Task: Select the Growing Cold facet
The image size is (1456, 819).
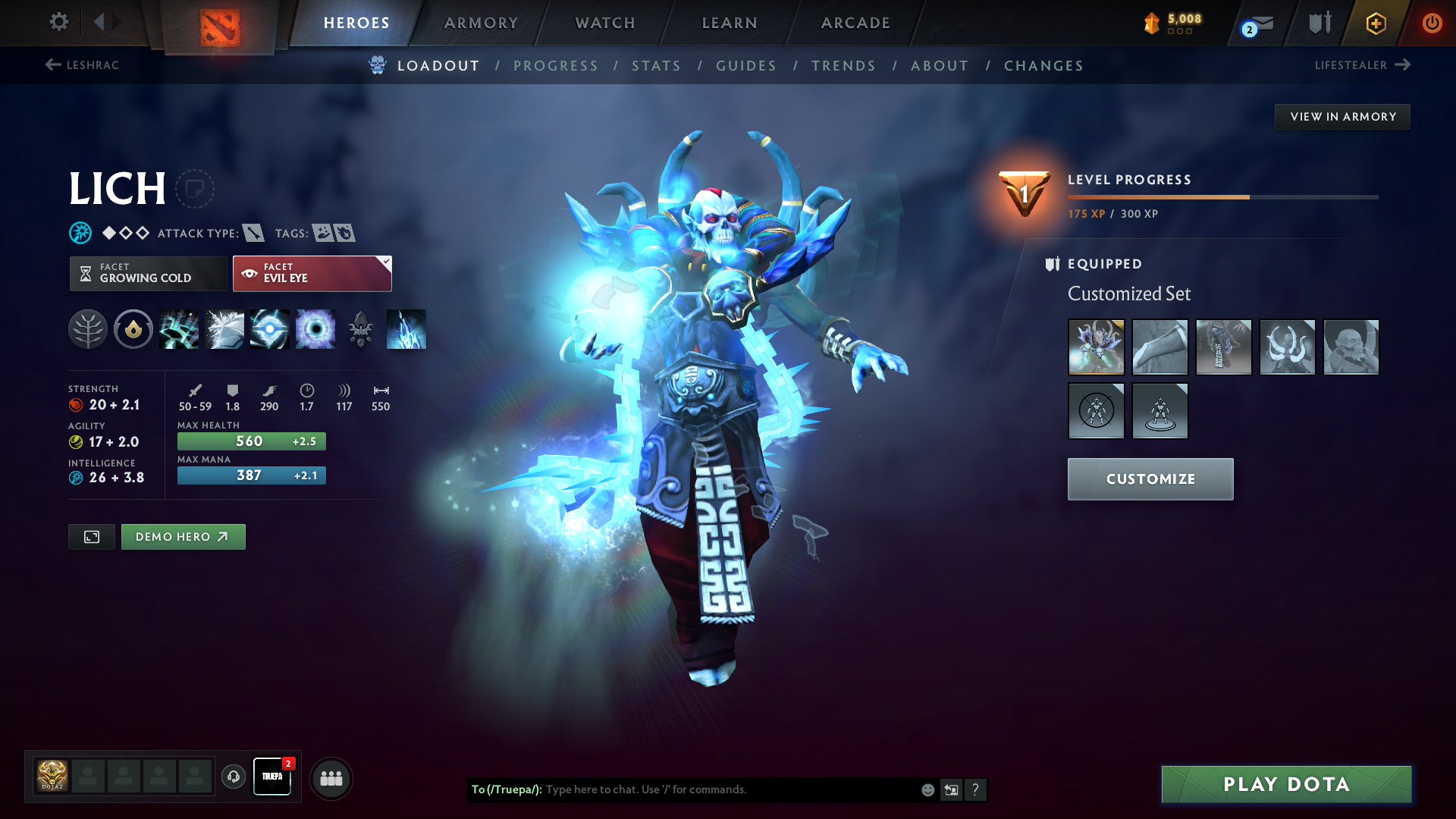Action: point(148,273)
